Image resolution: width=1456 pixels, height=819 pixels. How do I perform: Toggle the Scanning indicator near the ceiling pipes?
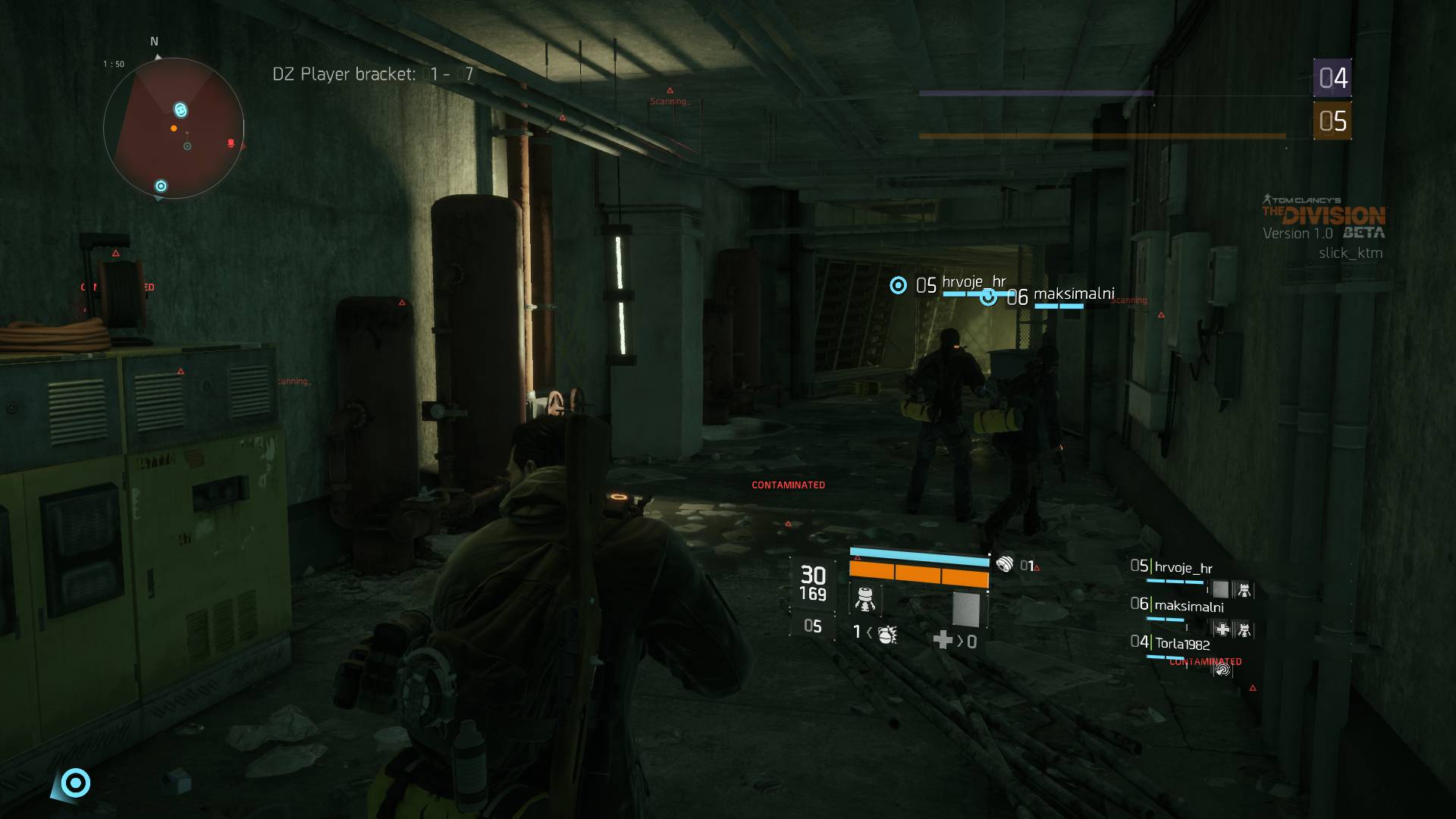point(670,100)
